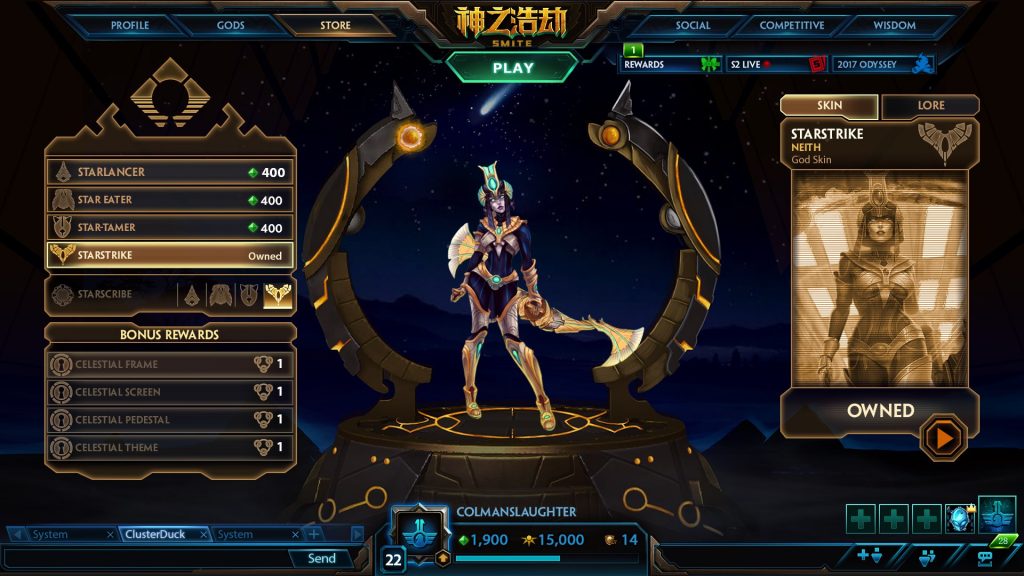
Task: Open the Wisdom menu
Action: pos(894,25)
